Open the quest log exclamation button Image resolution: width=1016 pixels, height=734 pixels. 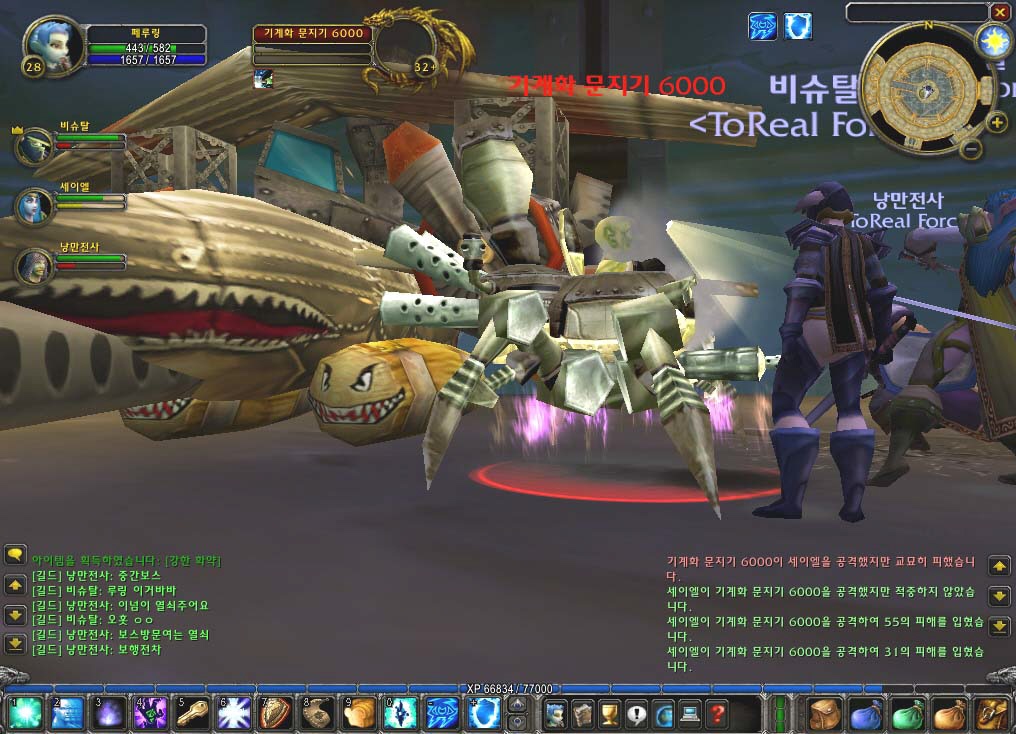tap(637, 714)
